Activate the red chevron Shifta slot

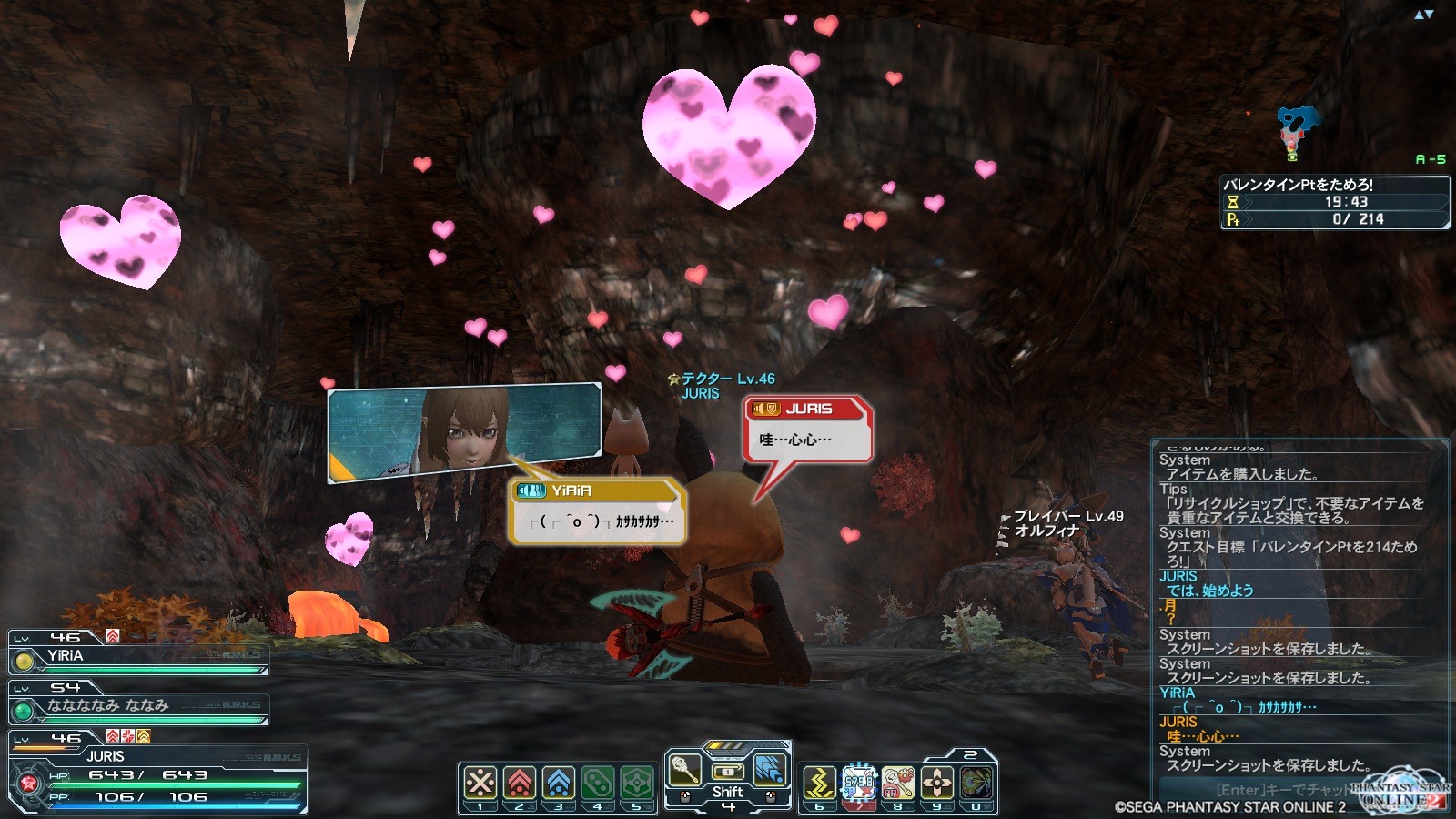coord(520,783)
